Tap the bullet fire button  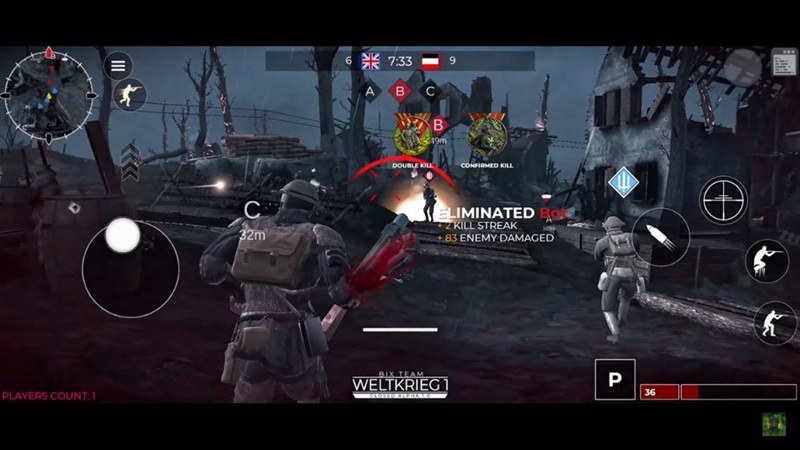(x=660, y=237)
